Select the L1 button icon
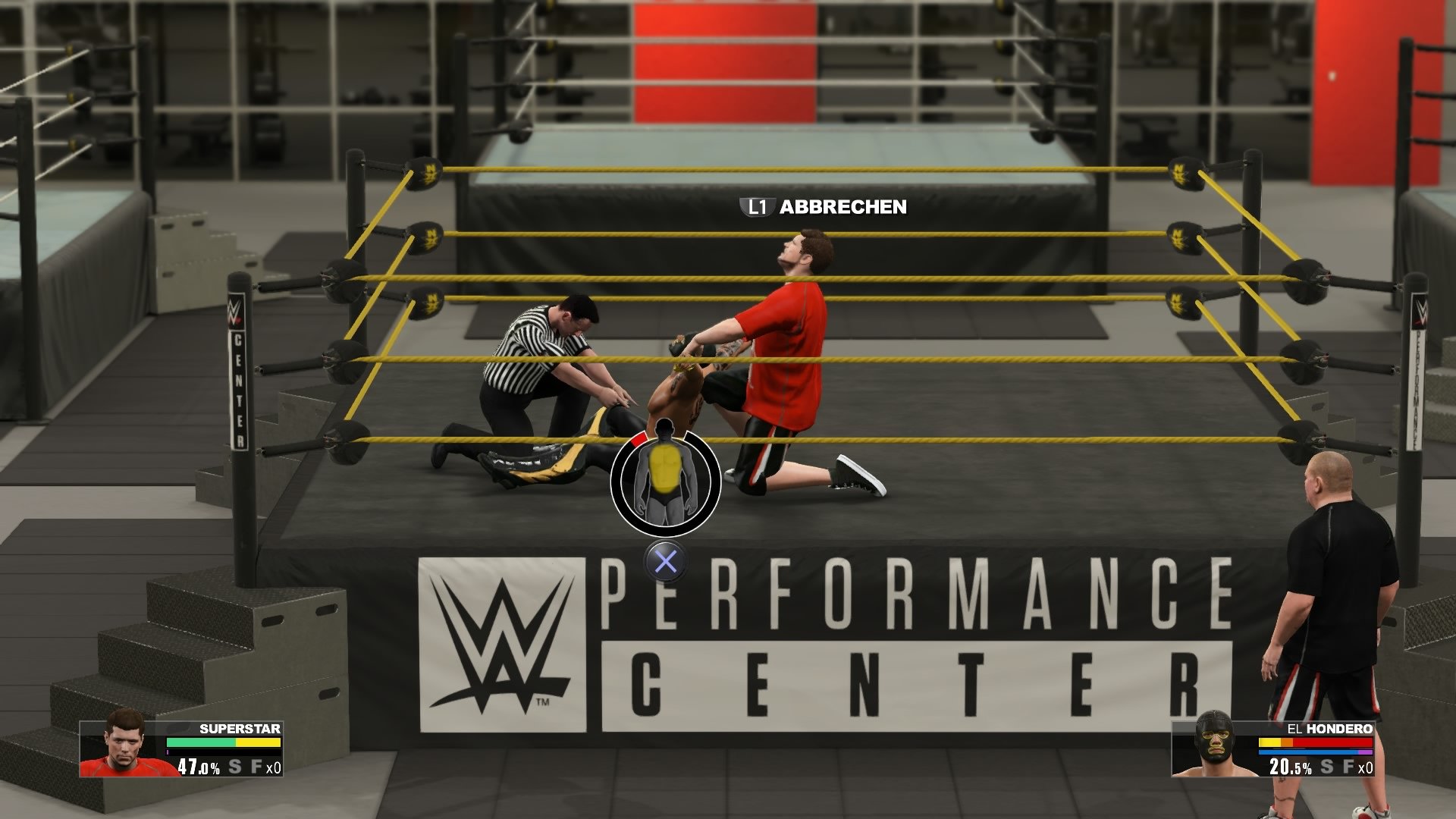Viewport: 1456px width, 819px height. coord(757,206)
